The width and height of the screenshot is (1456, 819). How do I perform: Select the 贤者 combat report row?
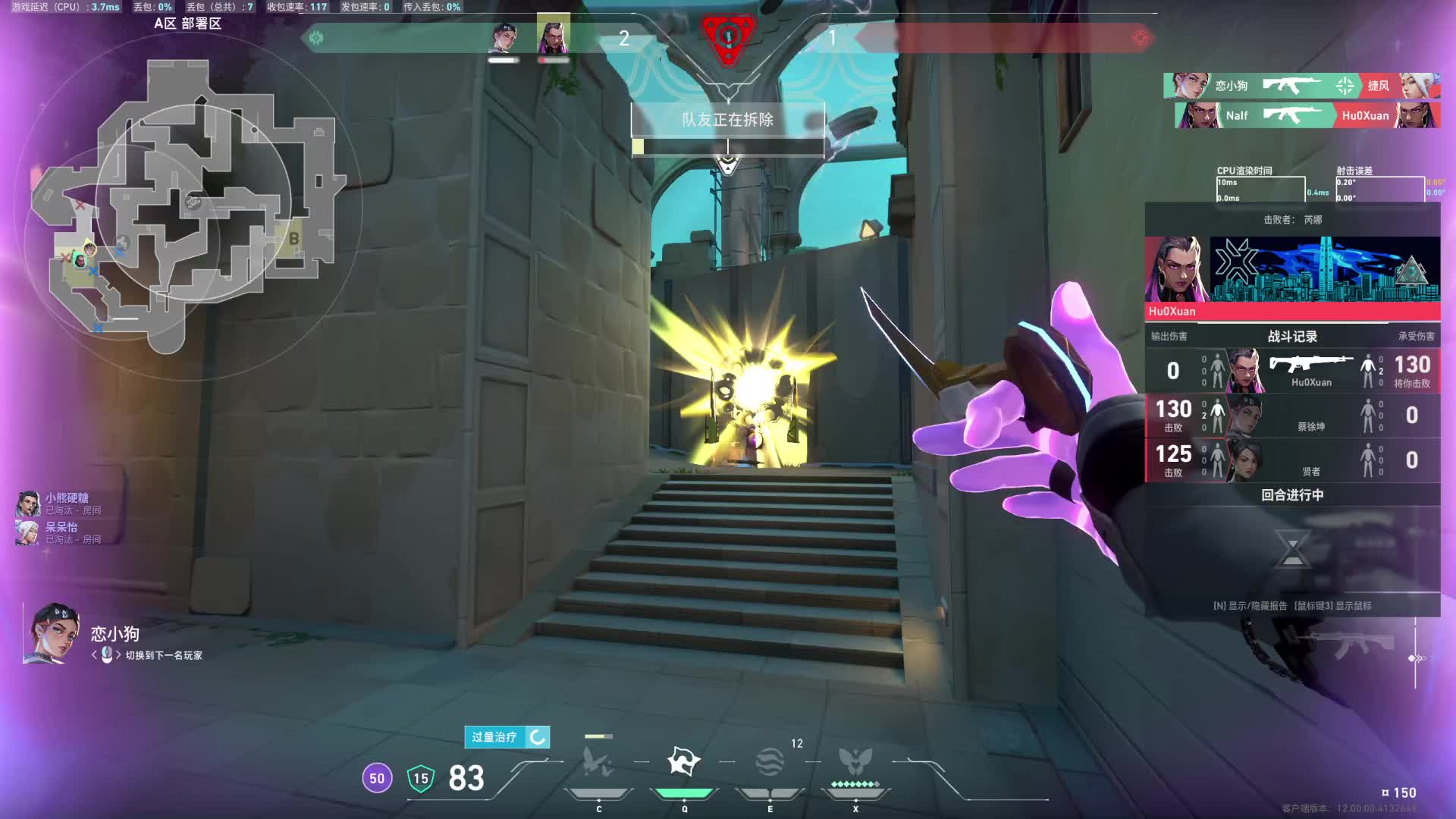tap(1292, 460)
